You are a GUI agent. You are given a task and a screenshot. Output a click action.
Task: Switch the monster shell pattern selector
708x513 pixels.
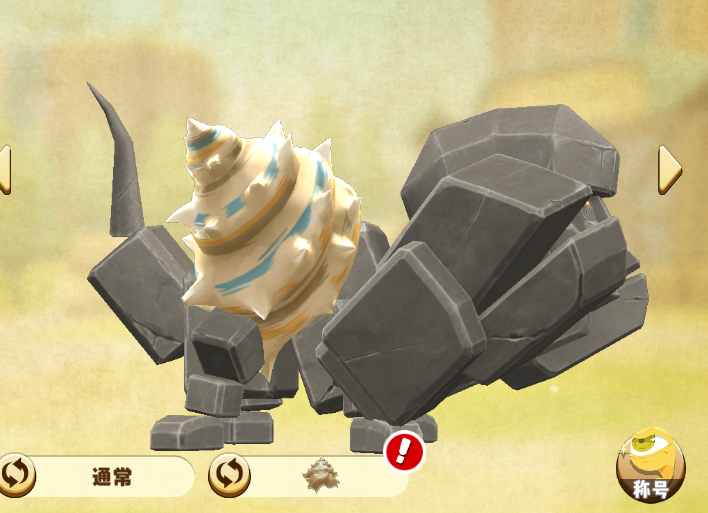click(229, 475)
